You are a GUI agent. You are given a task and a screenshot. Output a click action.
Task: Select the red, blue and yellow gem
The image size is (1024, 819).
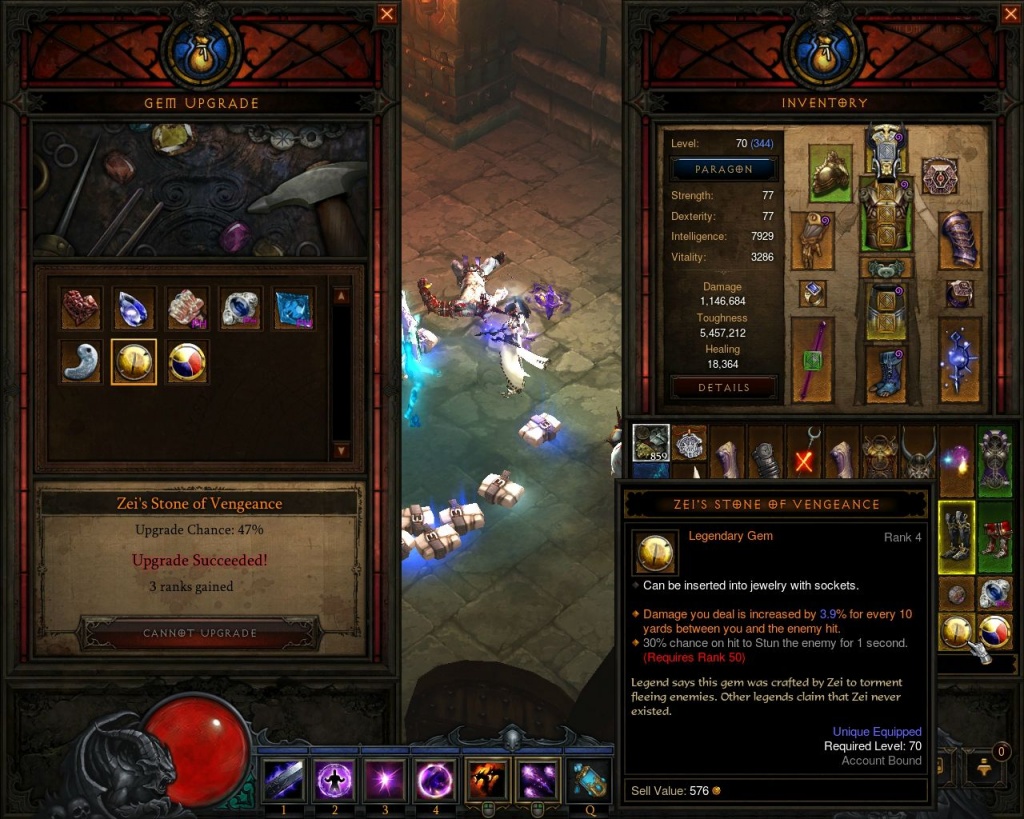tap(186, 362)
